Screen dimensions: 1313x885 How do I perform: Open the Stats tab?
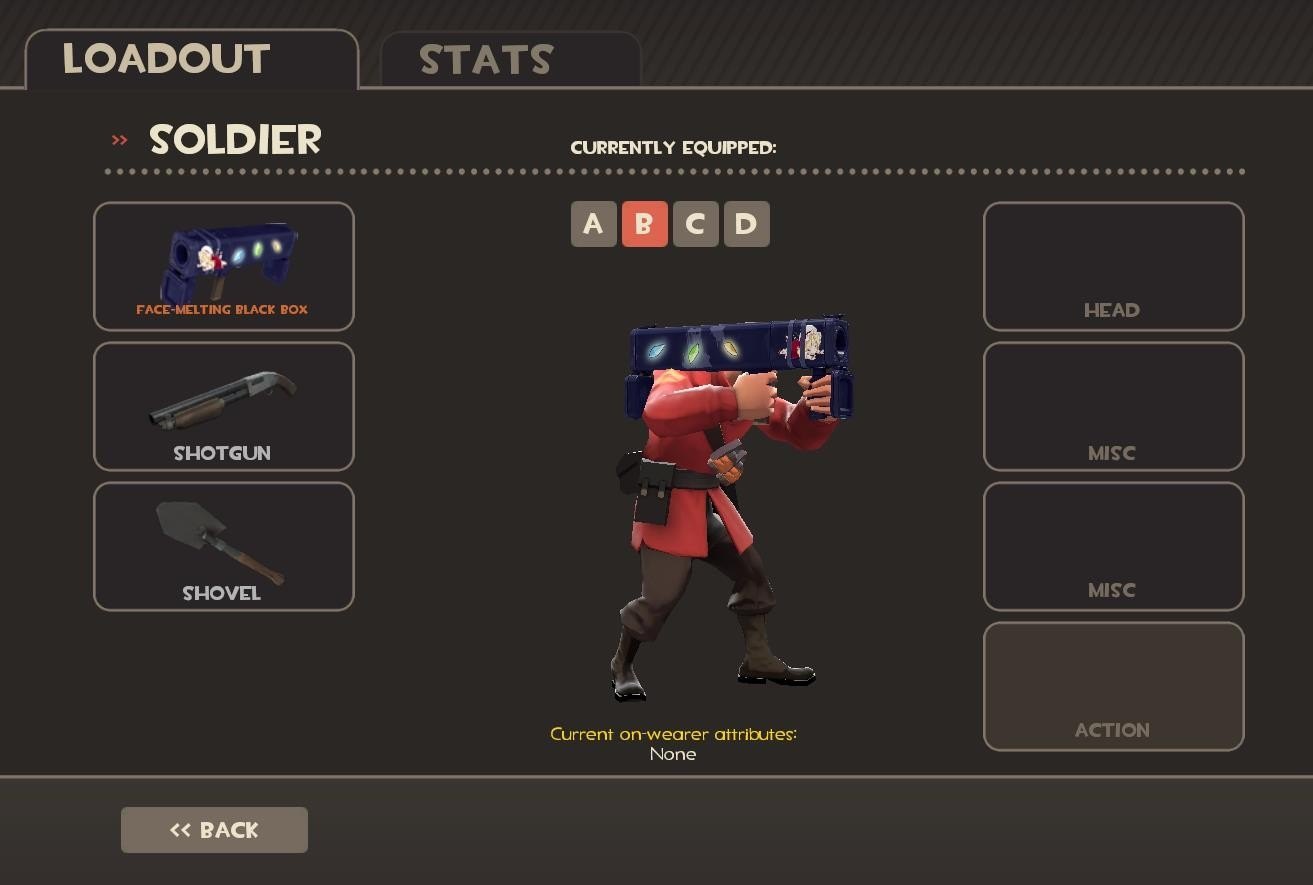(x=510, y=60)
